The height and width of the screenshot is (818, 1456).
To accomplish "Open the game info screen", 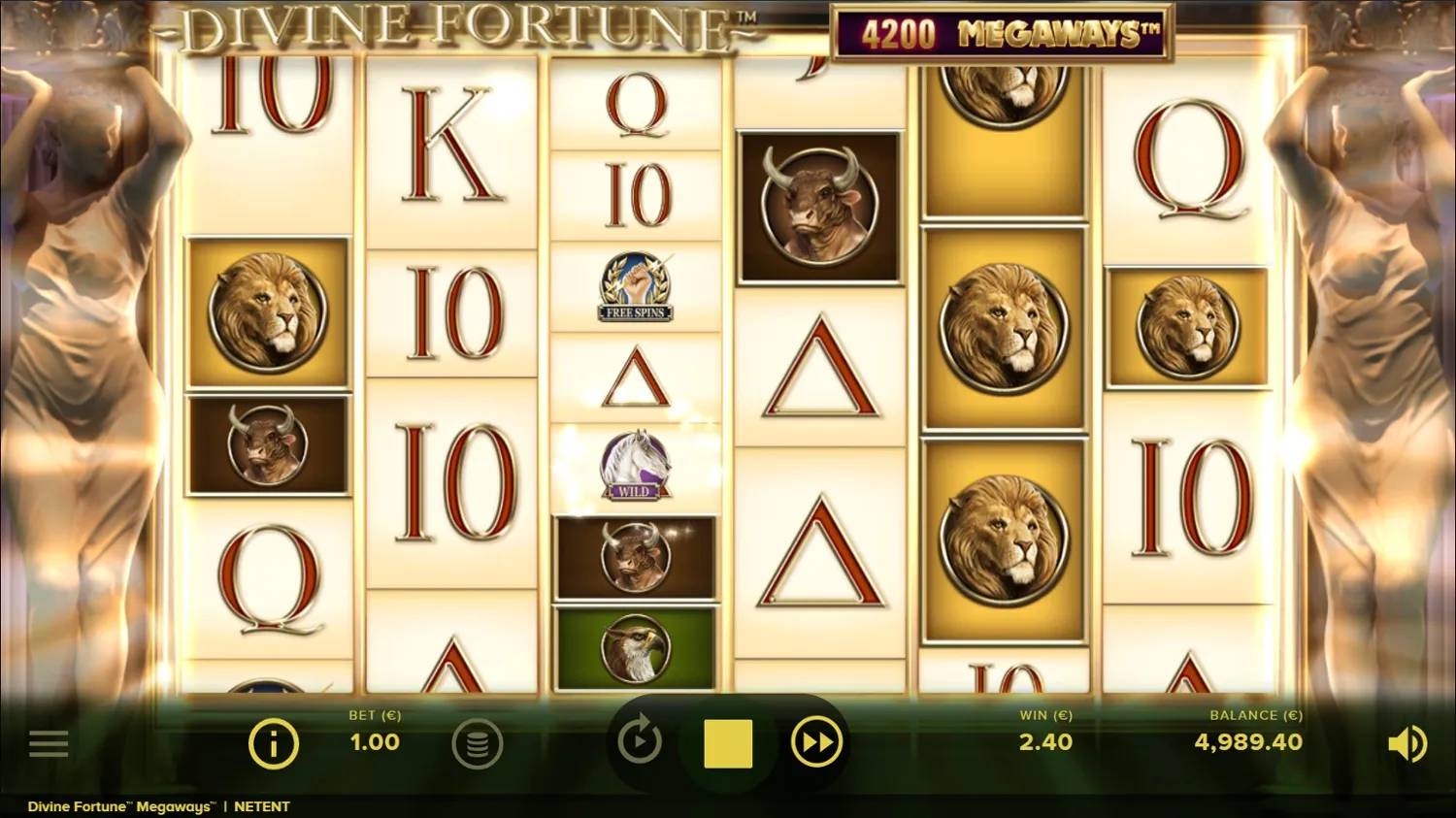I will [273, 743].
